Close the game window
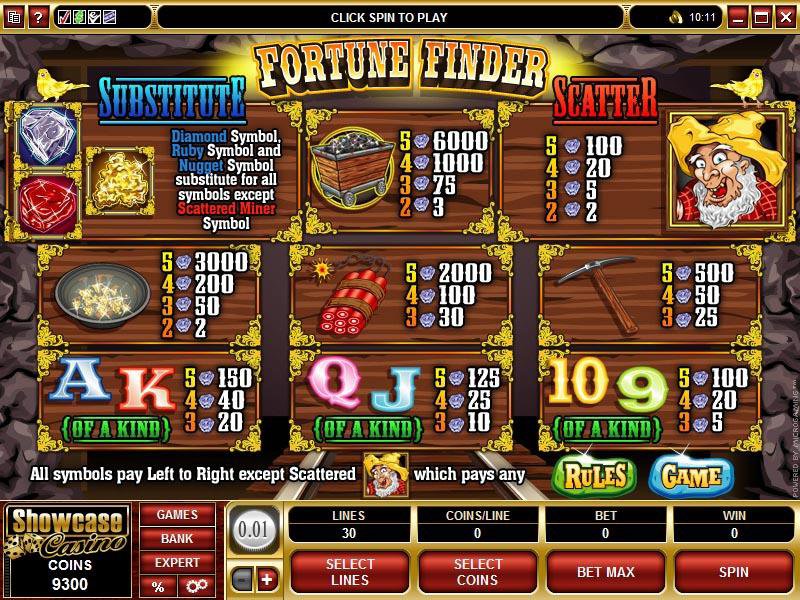The width and height of the screenshot is (800, 600). [786, 17]
